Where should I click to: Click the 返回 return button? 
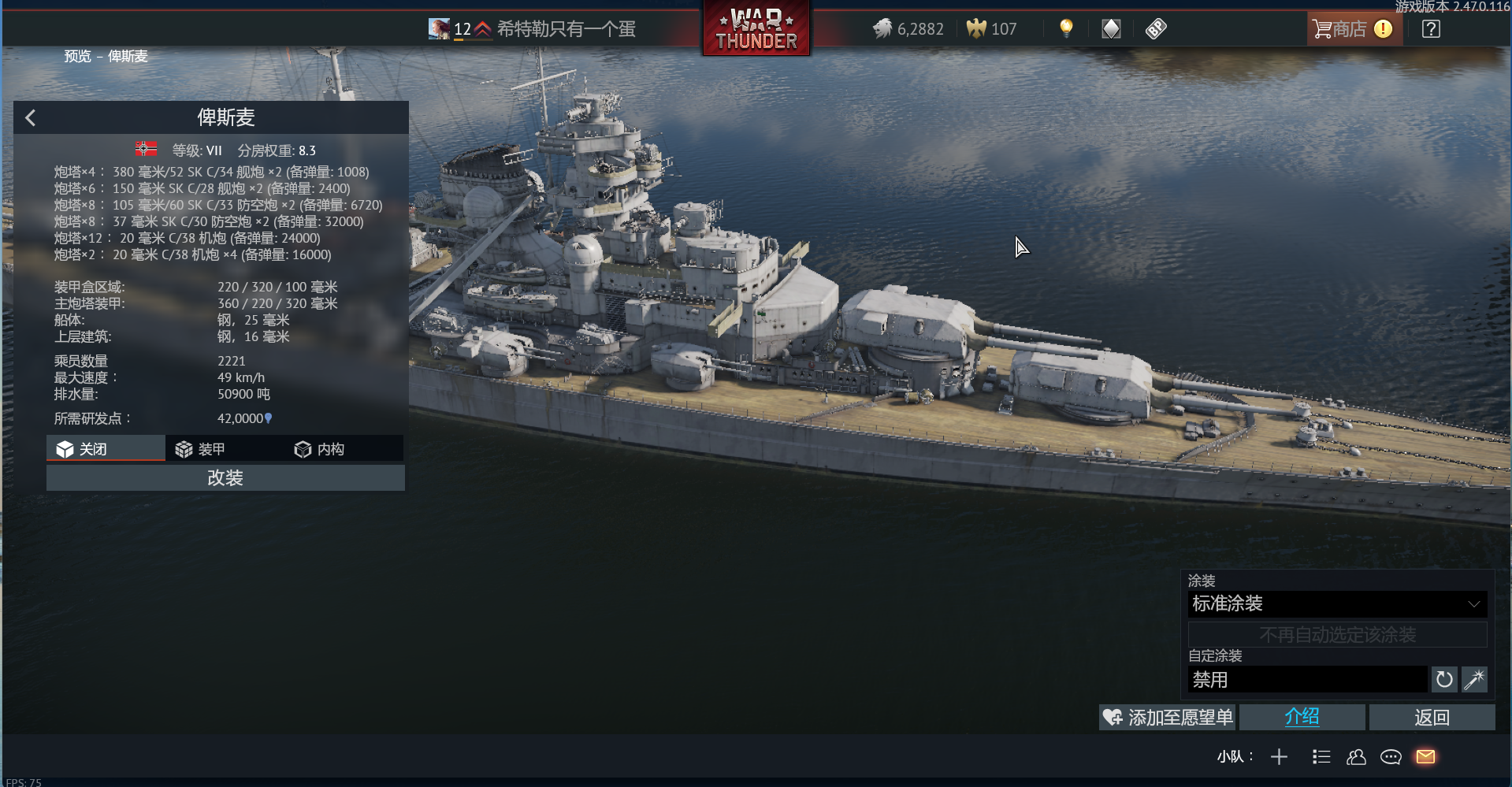pyautogui.click(x=1432, y=718)
